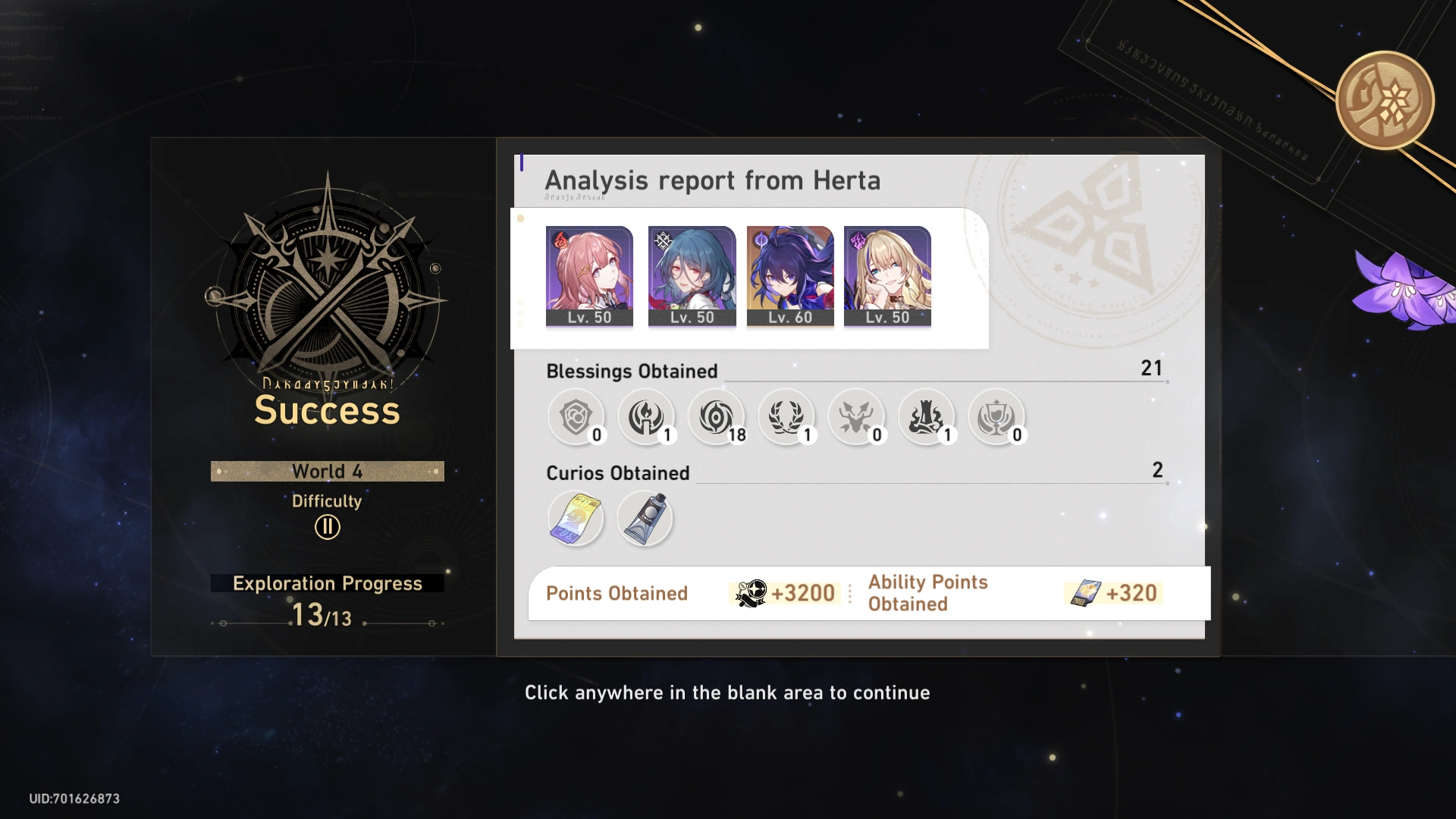Click the Exploration Progress 13/13 indicator
The image size is (1456, 819).
click(x=326, y=601)
